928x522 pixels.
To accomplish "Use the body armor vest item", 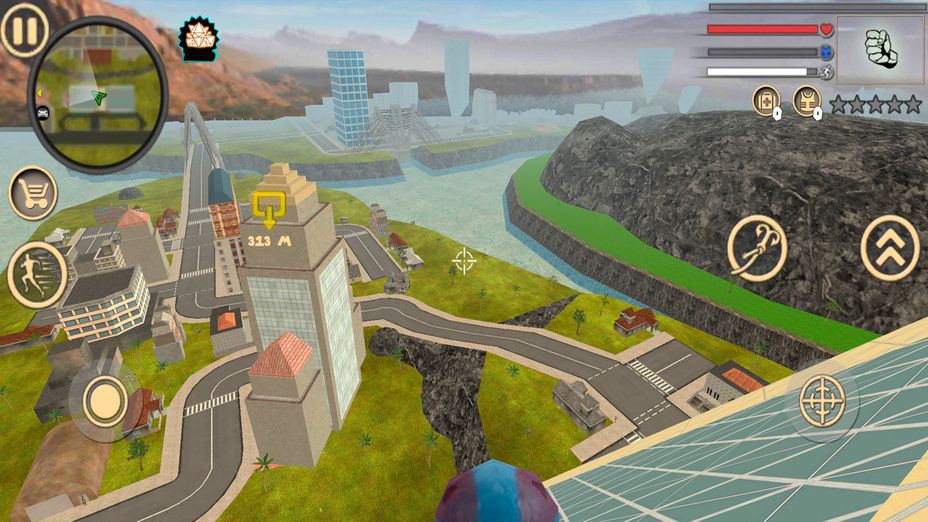I will tap(806, 100).
